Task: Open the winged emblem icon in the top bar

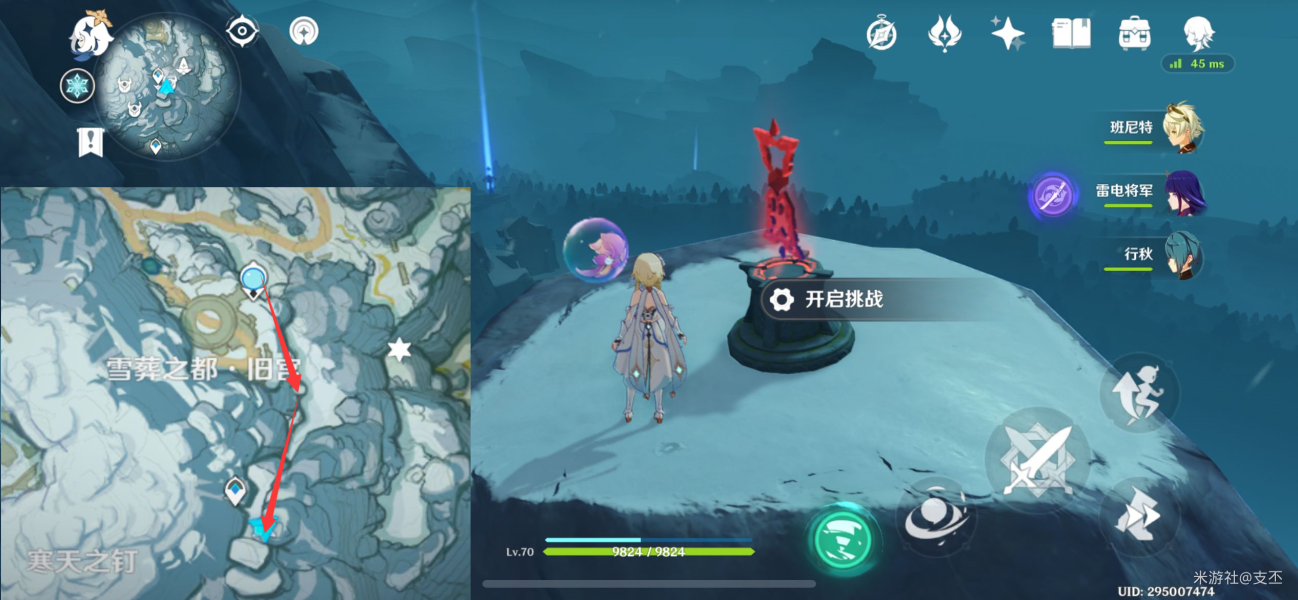Action: (945, 34)
